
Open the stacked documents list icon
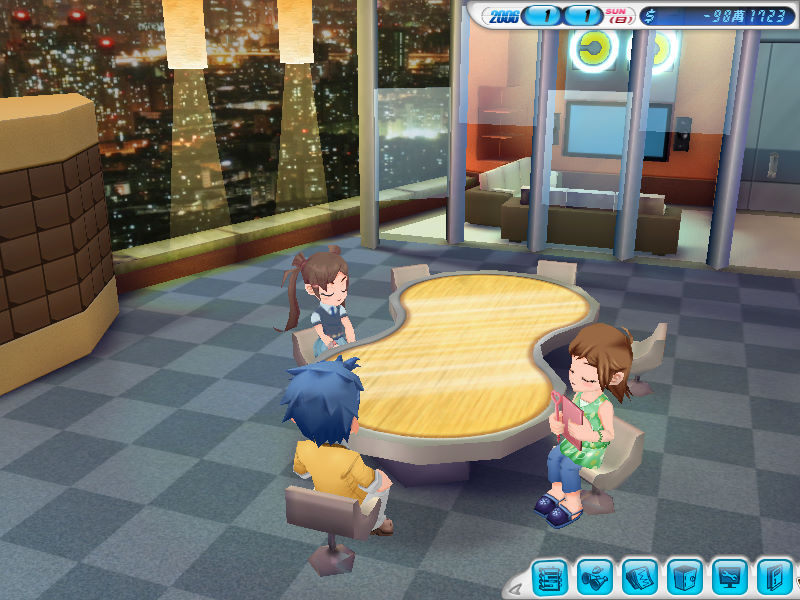[x=549, y=577]
